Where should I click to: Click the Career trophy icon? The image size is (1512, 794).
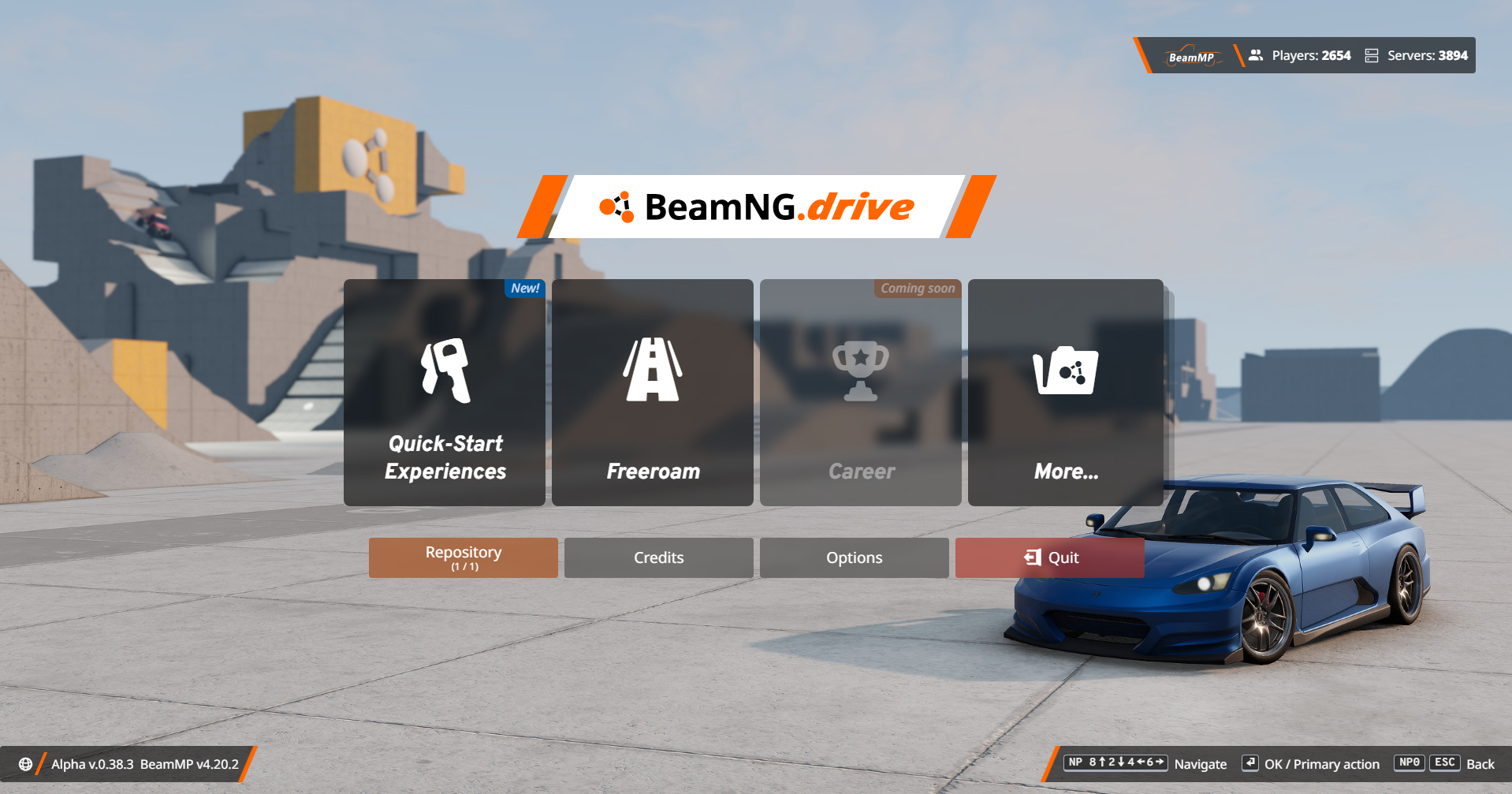pyautogui.click(x=860, y=371)
